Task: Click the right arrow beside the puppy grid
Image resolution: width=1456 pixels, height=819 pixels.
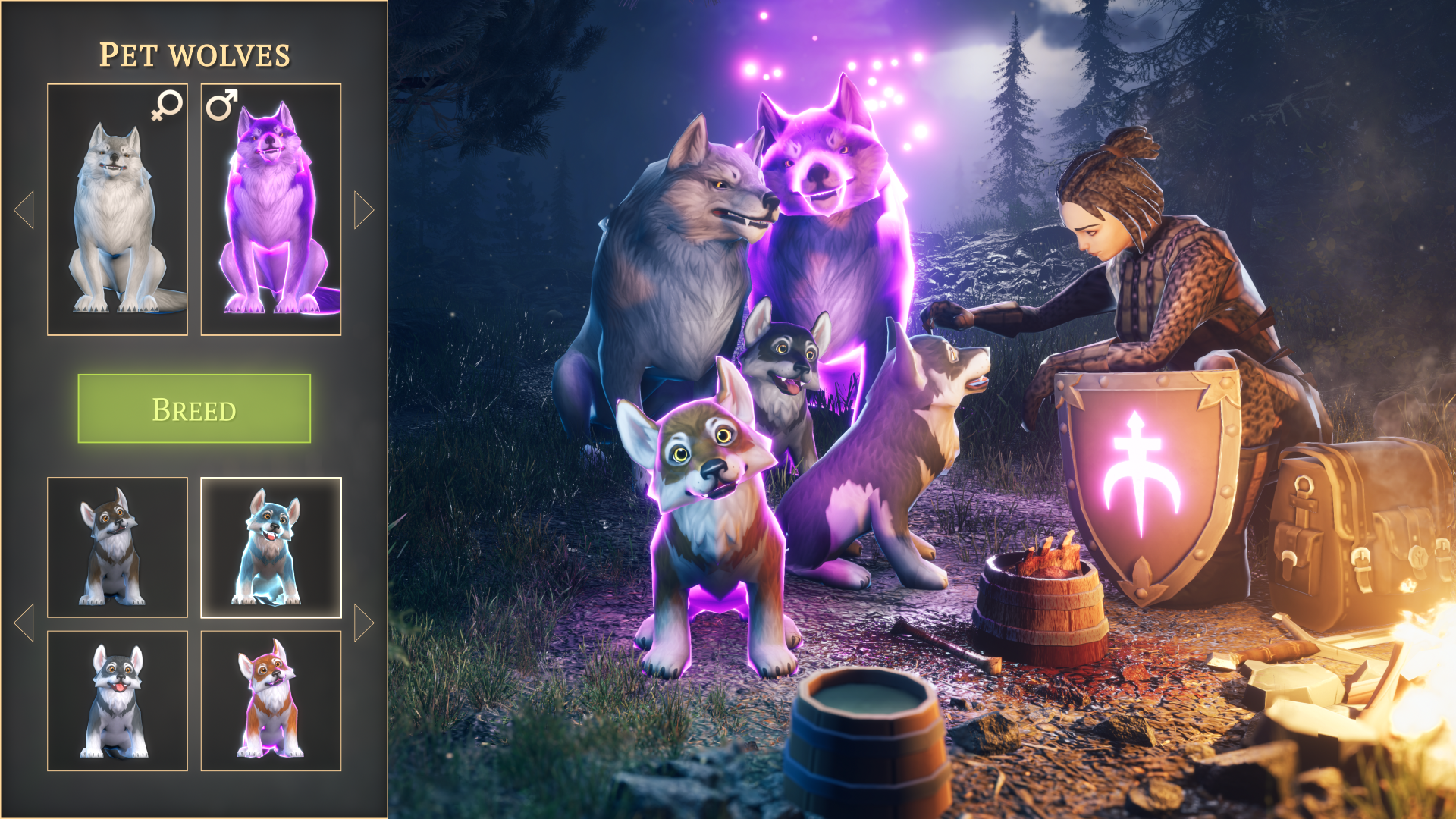Action: click(362, 620)
